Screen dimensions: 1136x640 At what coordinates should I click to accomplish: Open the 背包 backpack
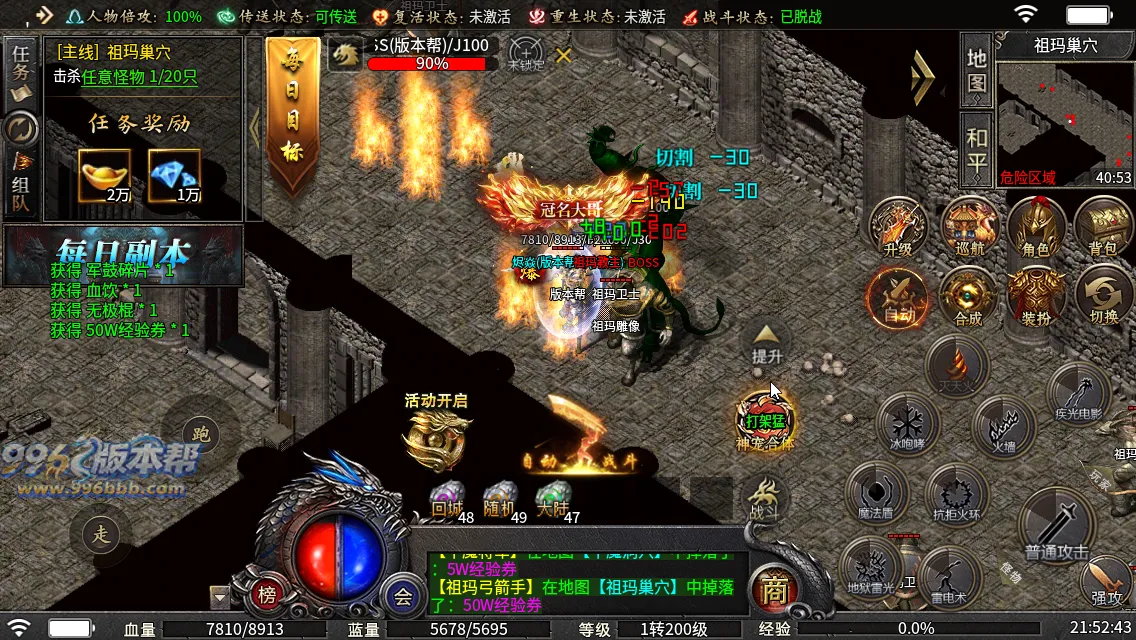pos(1103,226)
